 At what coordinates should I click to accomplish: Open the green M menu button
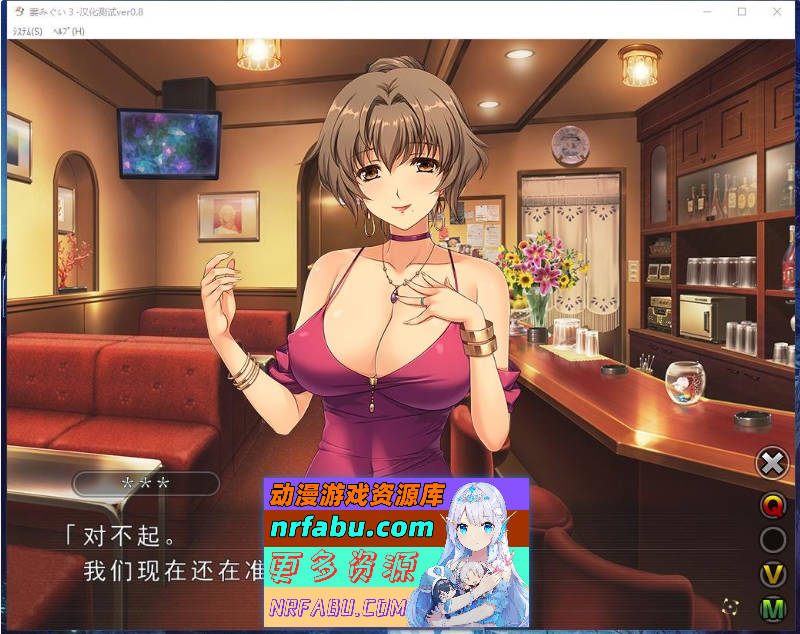tap(772, 608)
